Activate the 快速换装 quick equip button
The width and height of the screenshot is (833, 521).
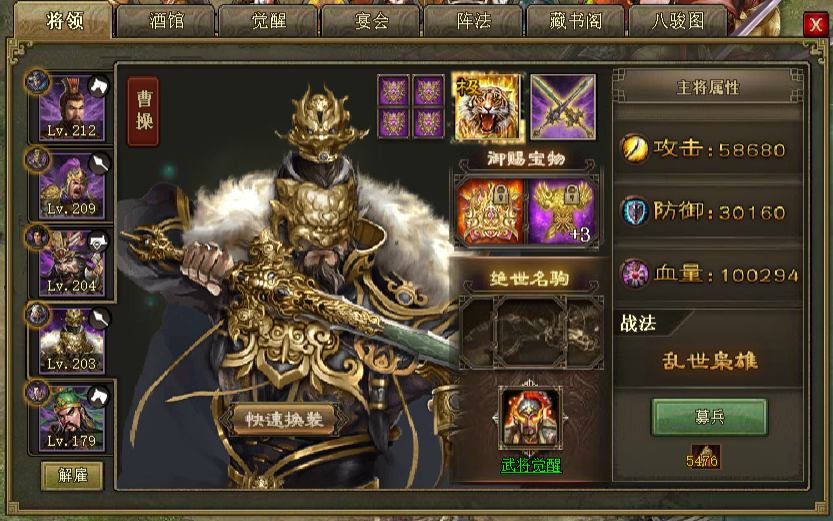click(284, 420)
